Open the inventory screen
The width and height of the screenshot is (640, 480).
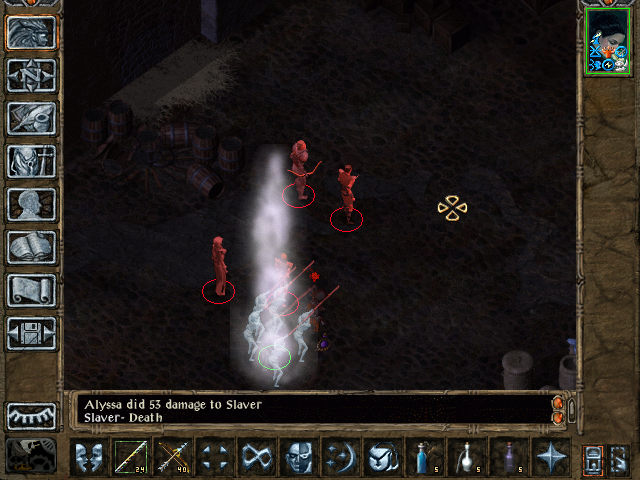point(31,161)
